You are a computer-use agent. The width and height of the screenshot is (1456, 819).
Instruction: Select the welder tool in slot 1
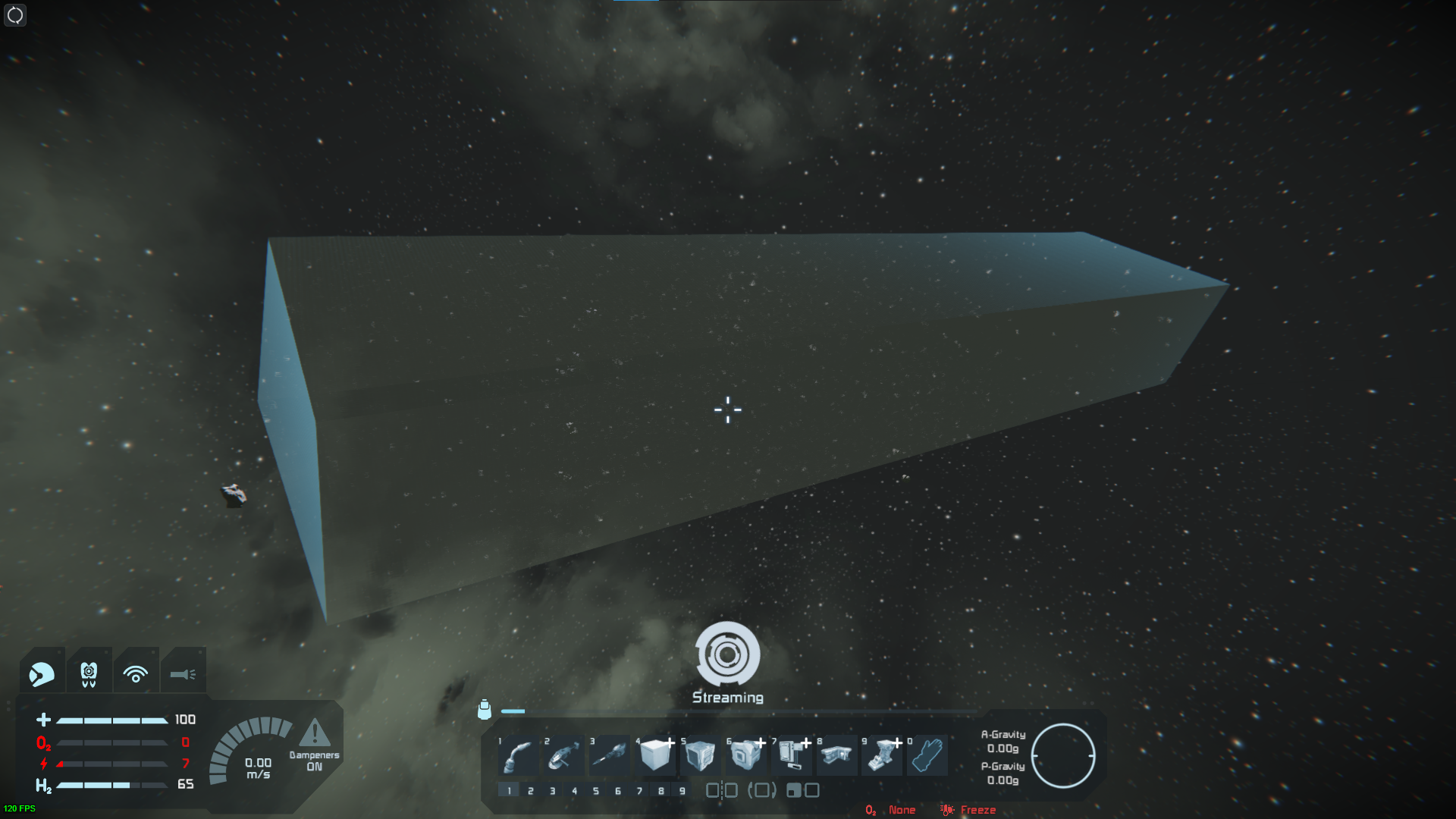click(x=519, y=755)
